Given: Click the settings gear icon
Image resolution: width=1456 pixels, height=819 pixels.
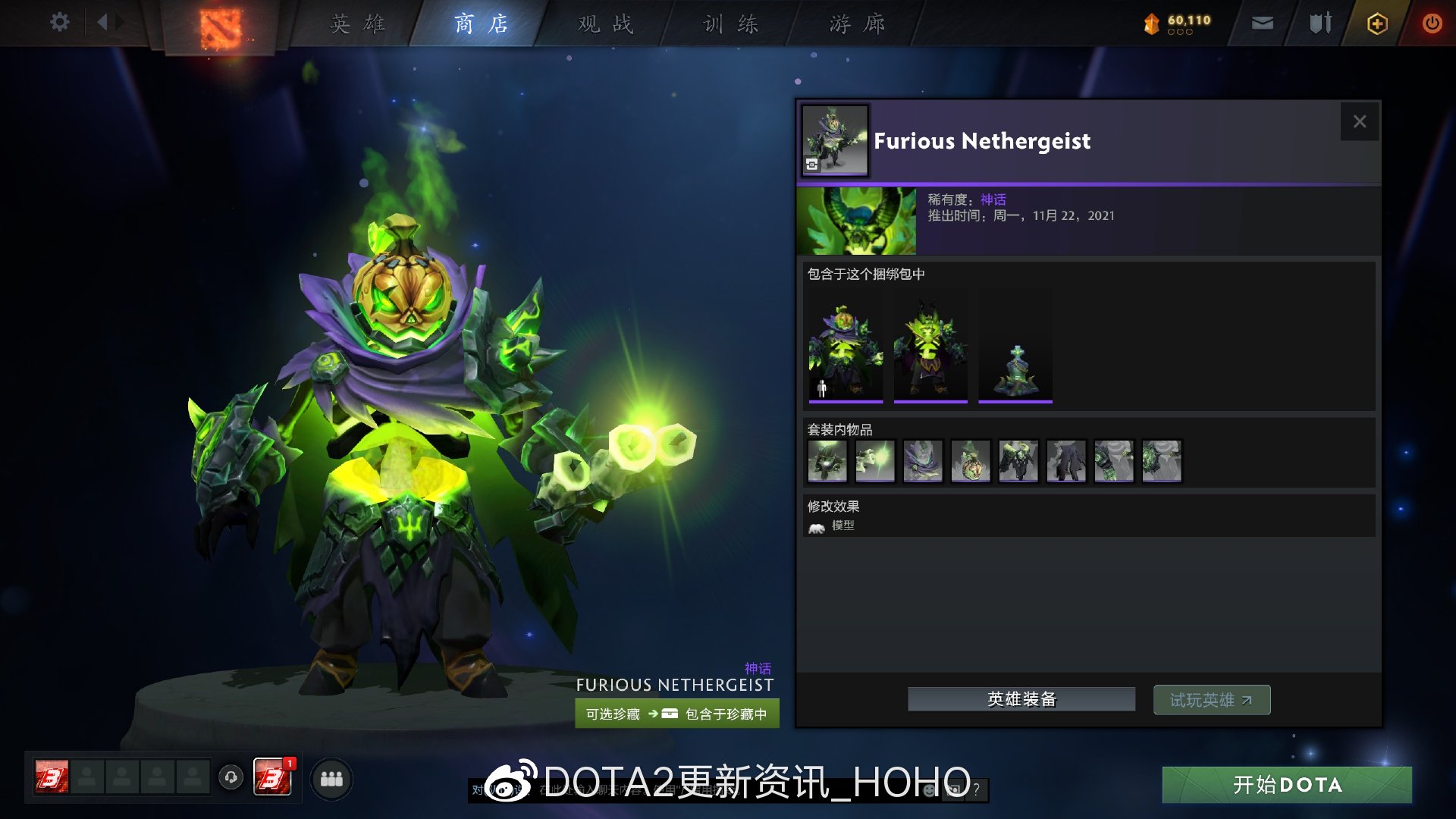Looking at the screenshot, I should pos(59,22).
